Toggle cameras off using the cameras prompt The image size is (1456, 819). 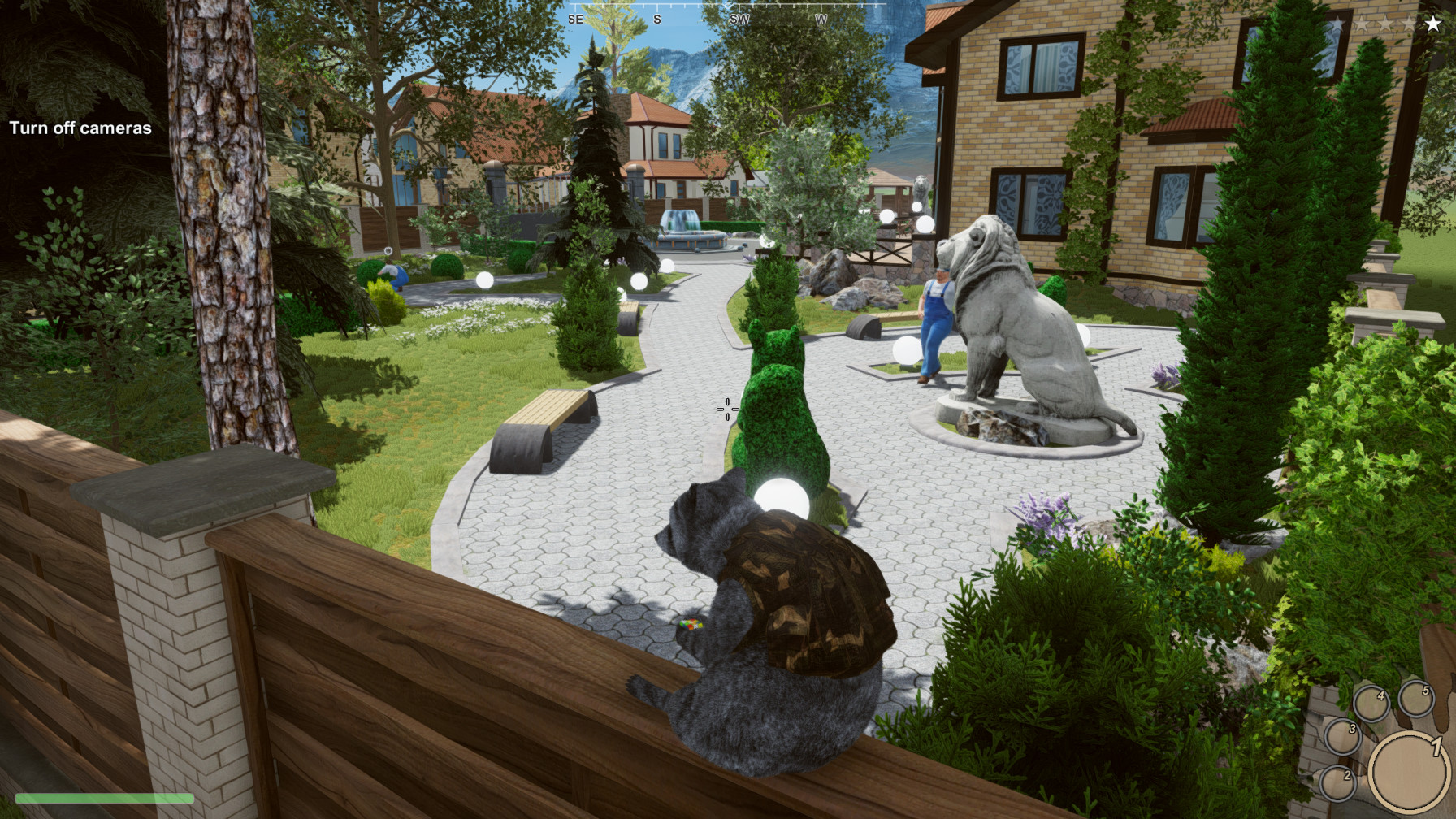[80, 128]
